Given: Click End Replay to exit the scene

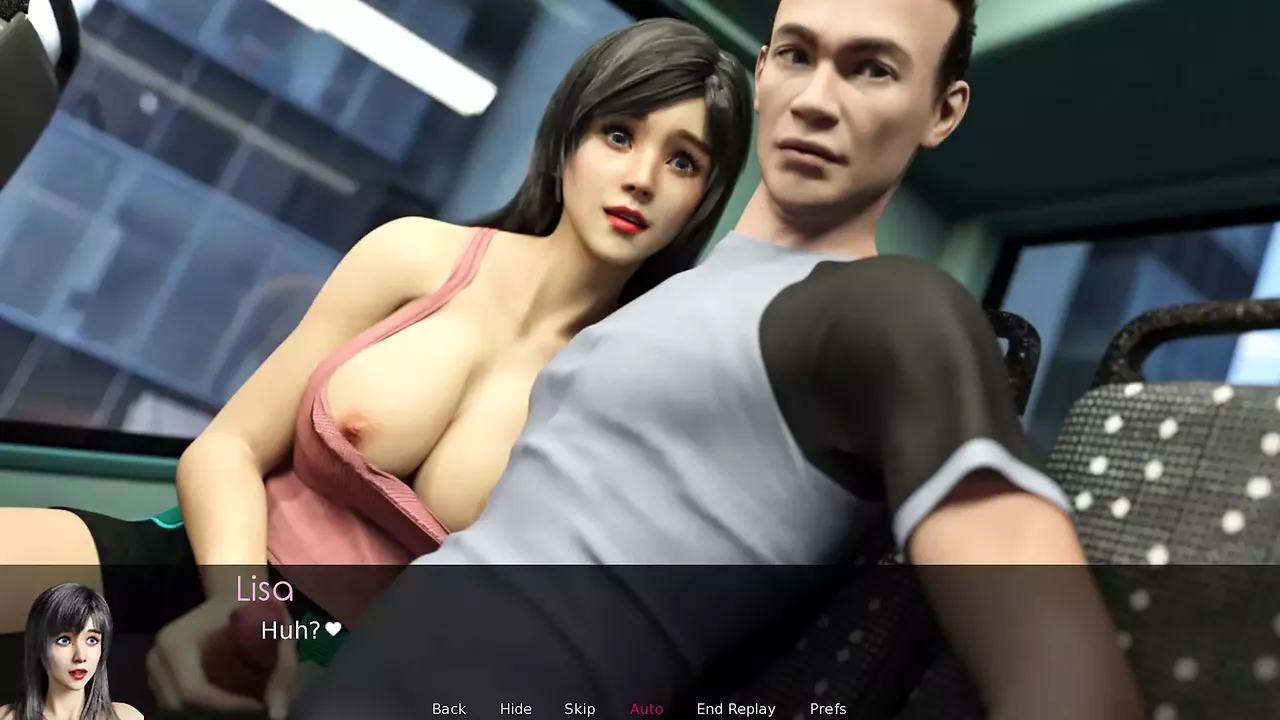Looking at the screenshot, I should tap(736, 709).
